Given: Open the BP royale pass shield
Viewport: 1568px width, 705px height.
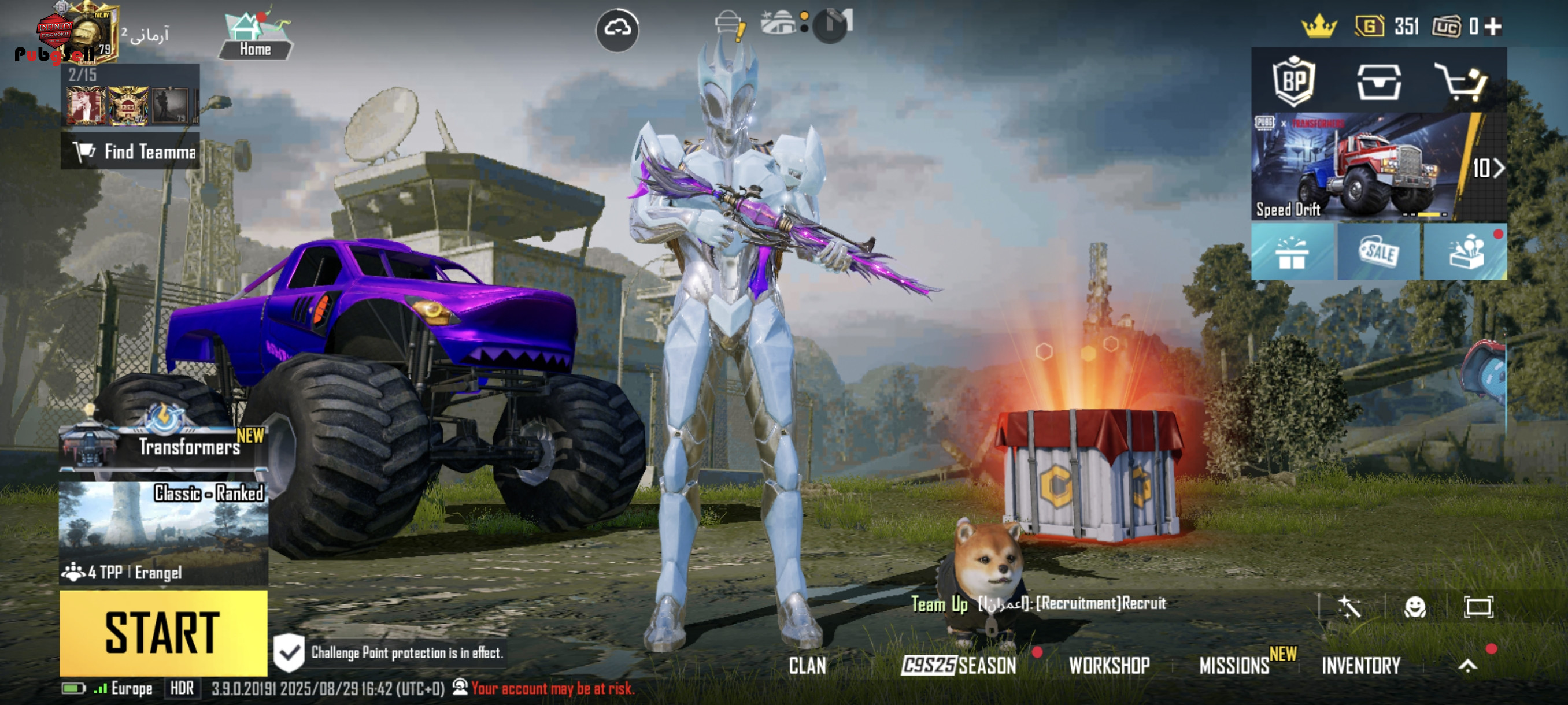Looking at the screenshot, I should (1293, 81).
